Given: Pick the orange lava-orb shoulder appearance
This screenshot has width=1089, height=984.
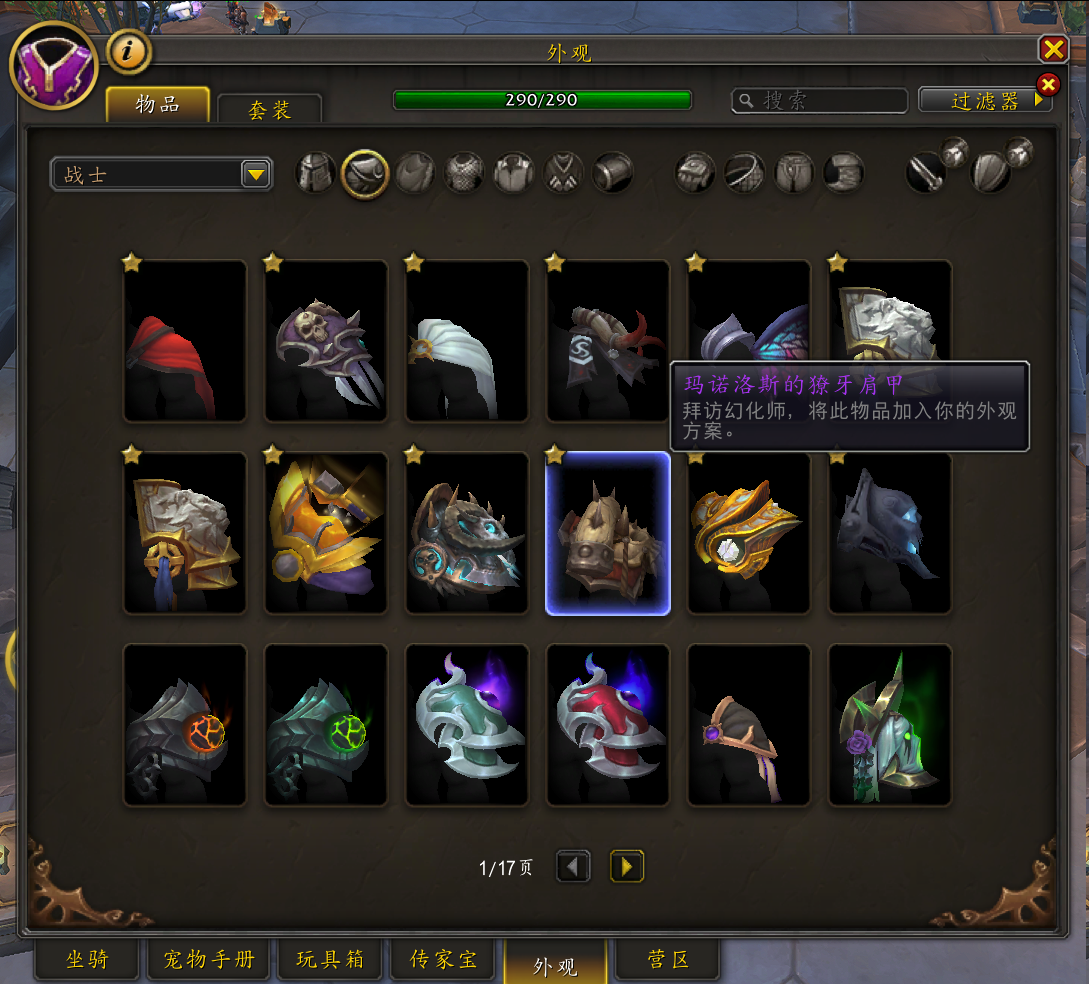Looking at the screenshot, I should click(185, 726).
